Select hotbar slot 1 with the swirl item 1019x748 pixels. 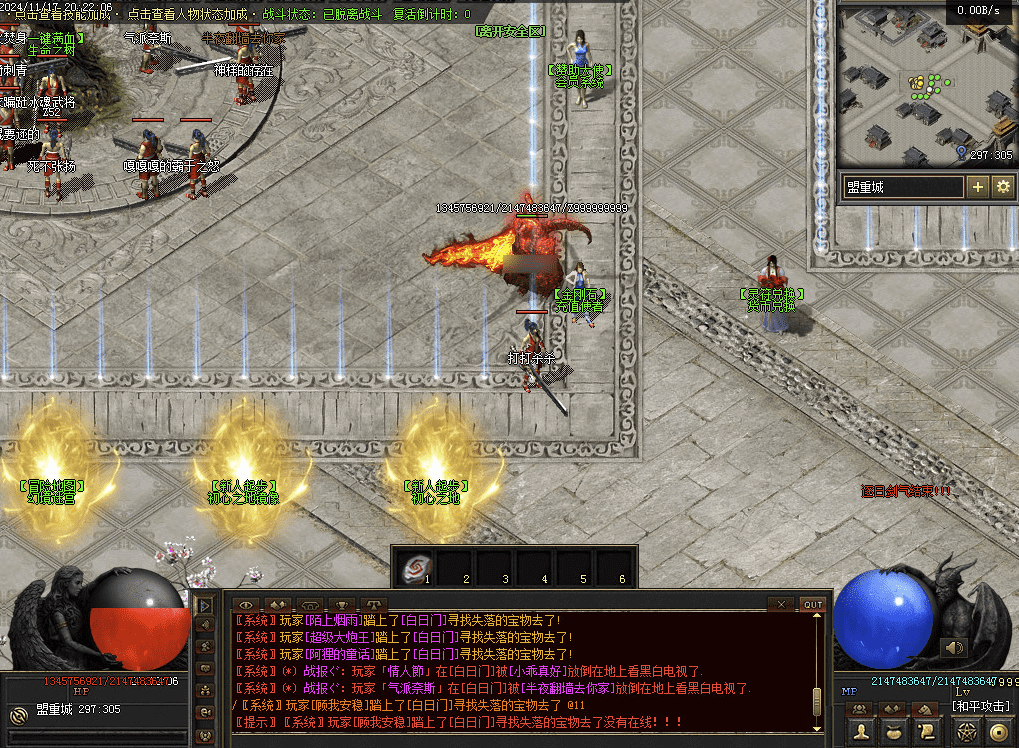click(414, 569)
